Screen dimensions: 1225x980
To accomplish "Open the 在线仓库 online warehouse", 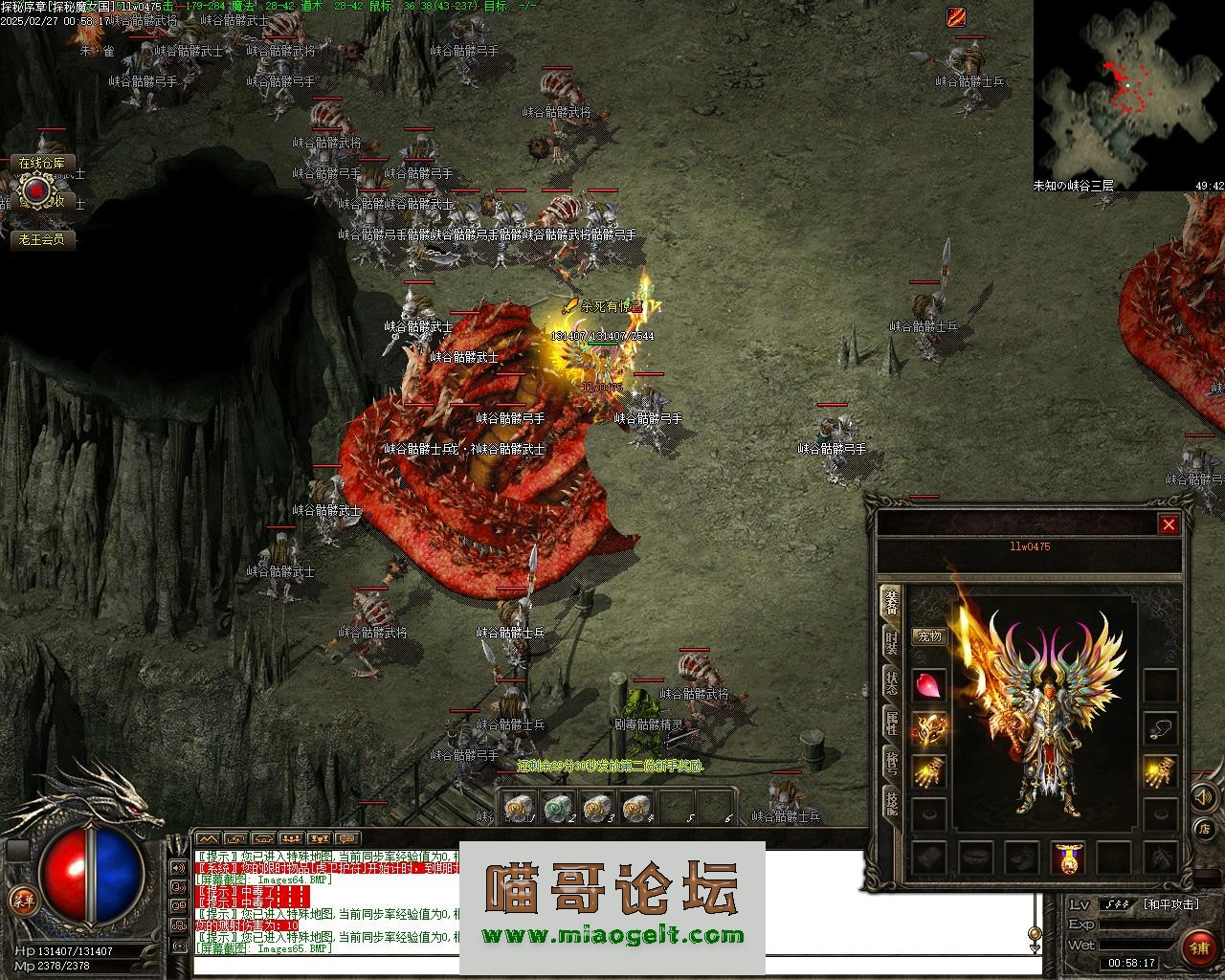I will (x=42, y=164).
